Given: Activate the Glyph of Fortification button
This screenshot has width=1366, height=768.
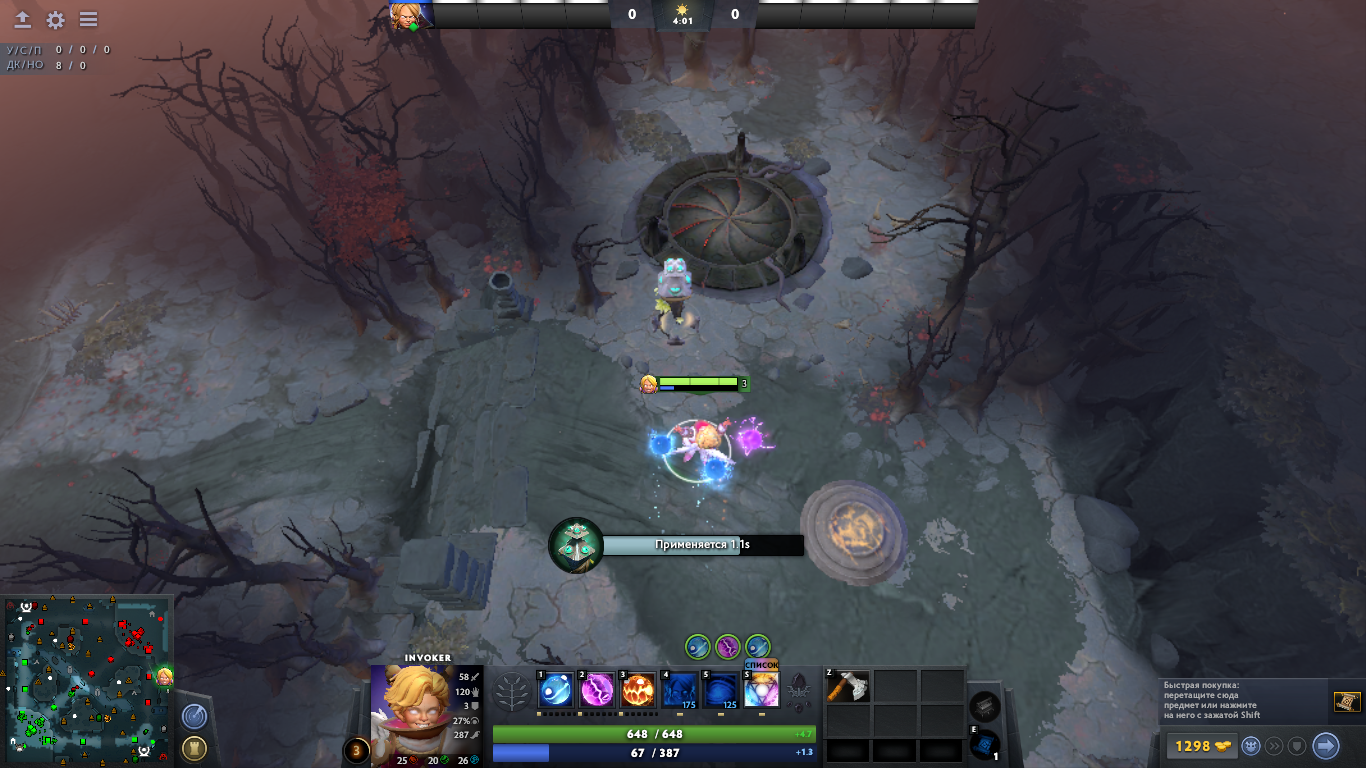Looking at the screenshot, I should pyautogui.click(x=194, y=748).
